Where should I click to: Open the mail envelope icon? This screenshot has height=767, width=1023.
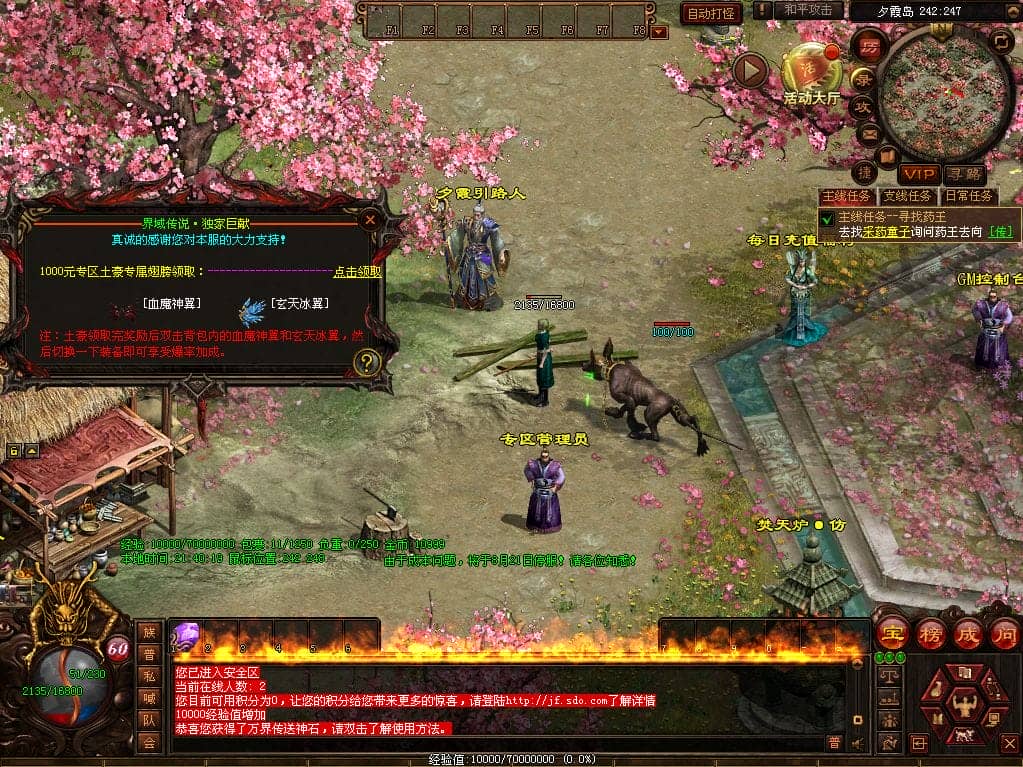(x=867, y=132)
